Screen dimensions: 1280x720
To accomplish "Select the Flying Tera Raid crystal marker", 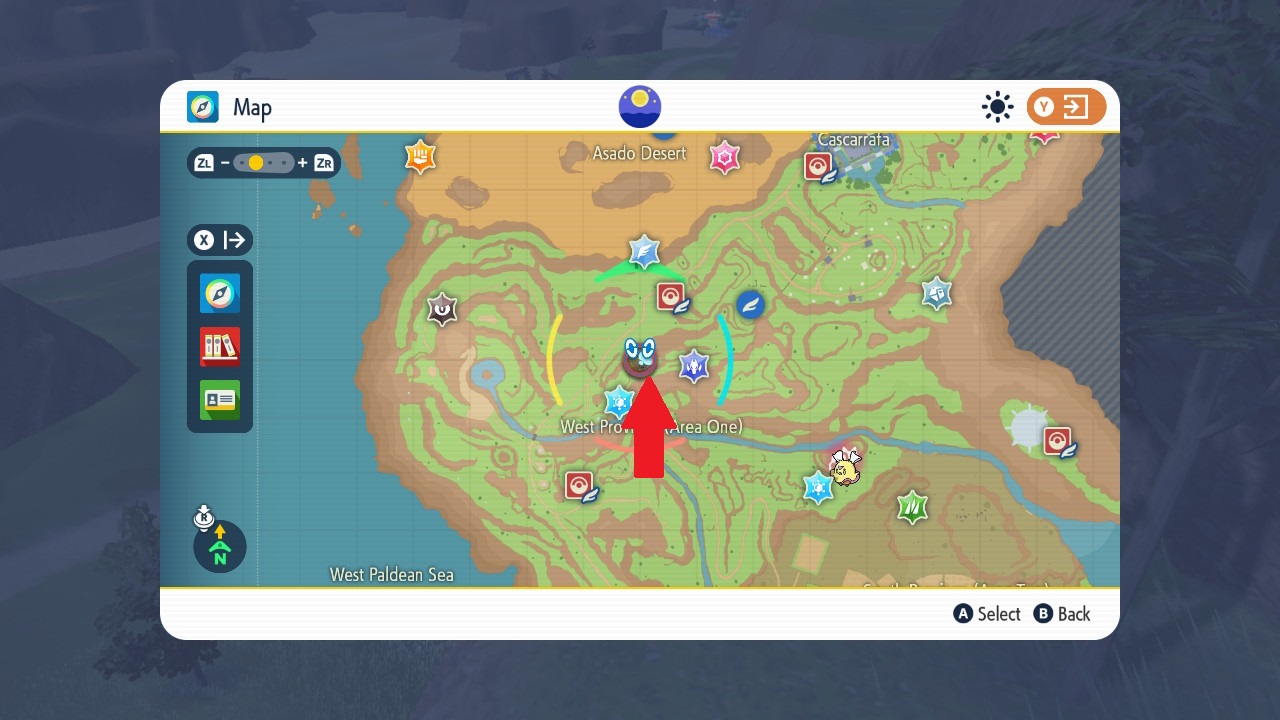I will (x=644, y=251).
